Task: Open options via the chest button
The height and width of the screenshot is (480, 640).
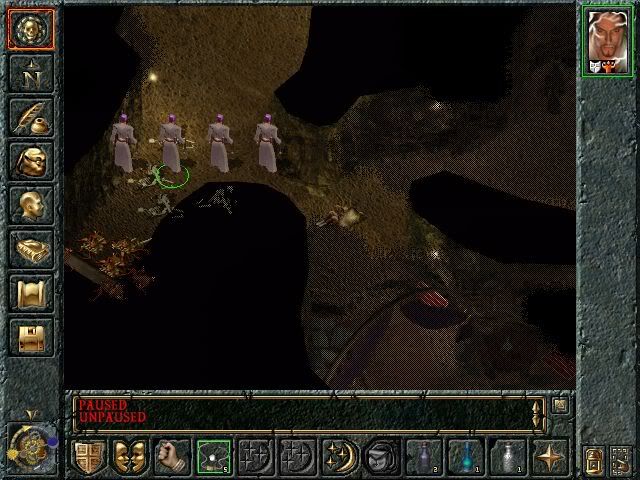Action: pyautogui.click(x=30, y=337)
